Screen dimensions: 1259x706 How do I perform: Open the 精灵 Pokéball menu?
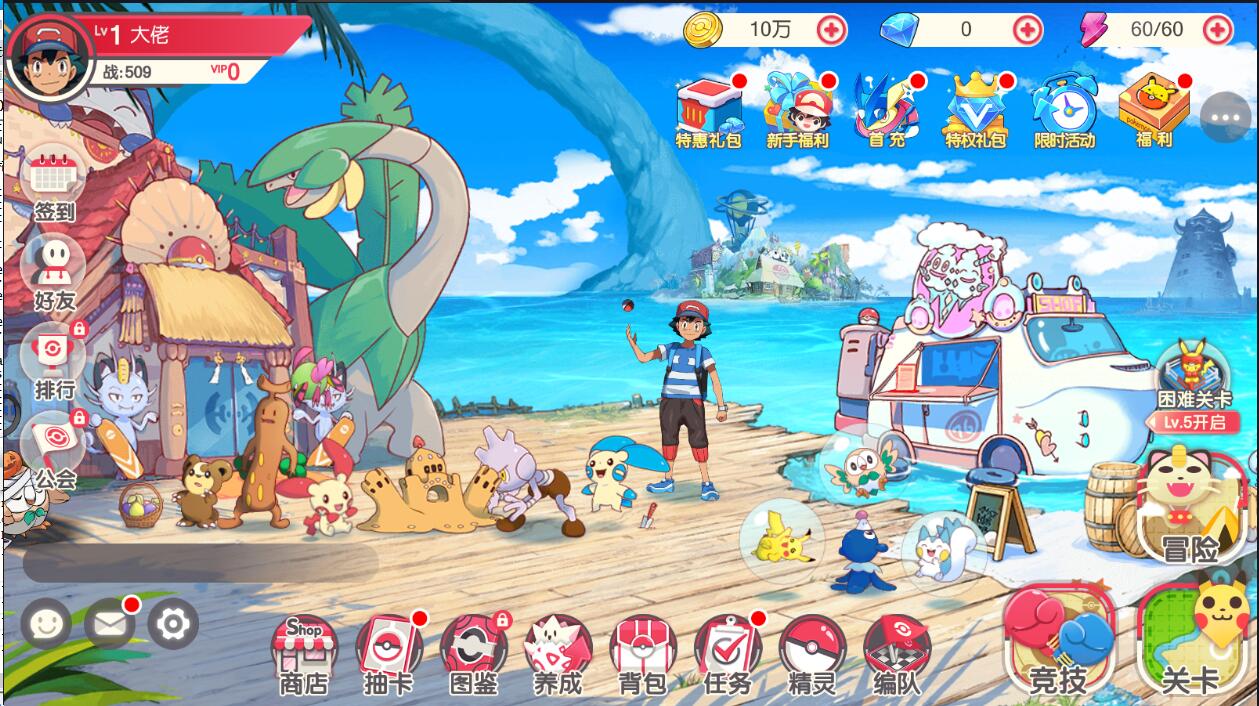(x=812, y=650)
